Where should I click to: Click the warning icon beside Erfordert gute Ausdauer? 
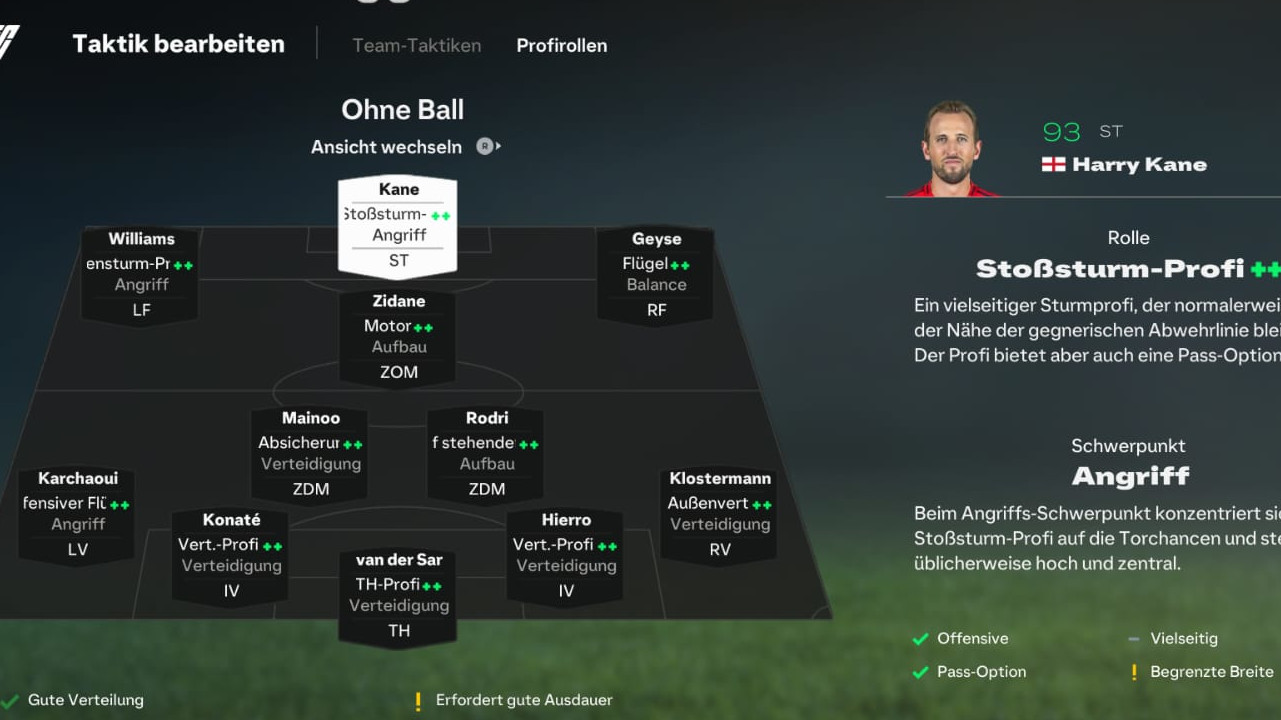pyautogui.click(x=417, y=701)
